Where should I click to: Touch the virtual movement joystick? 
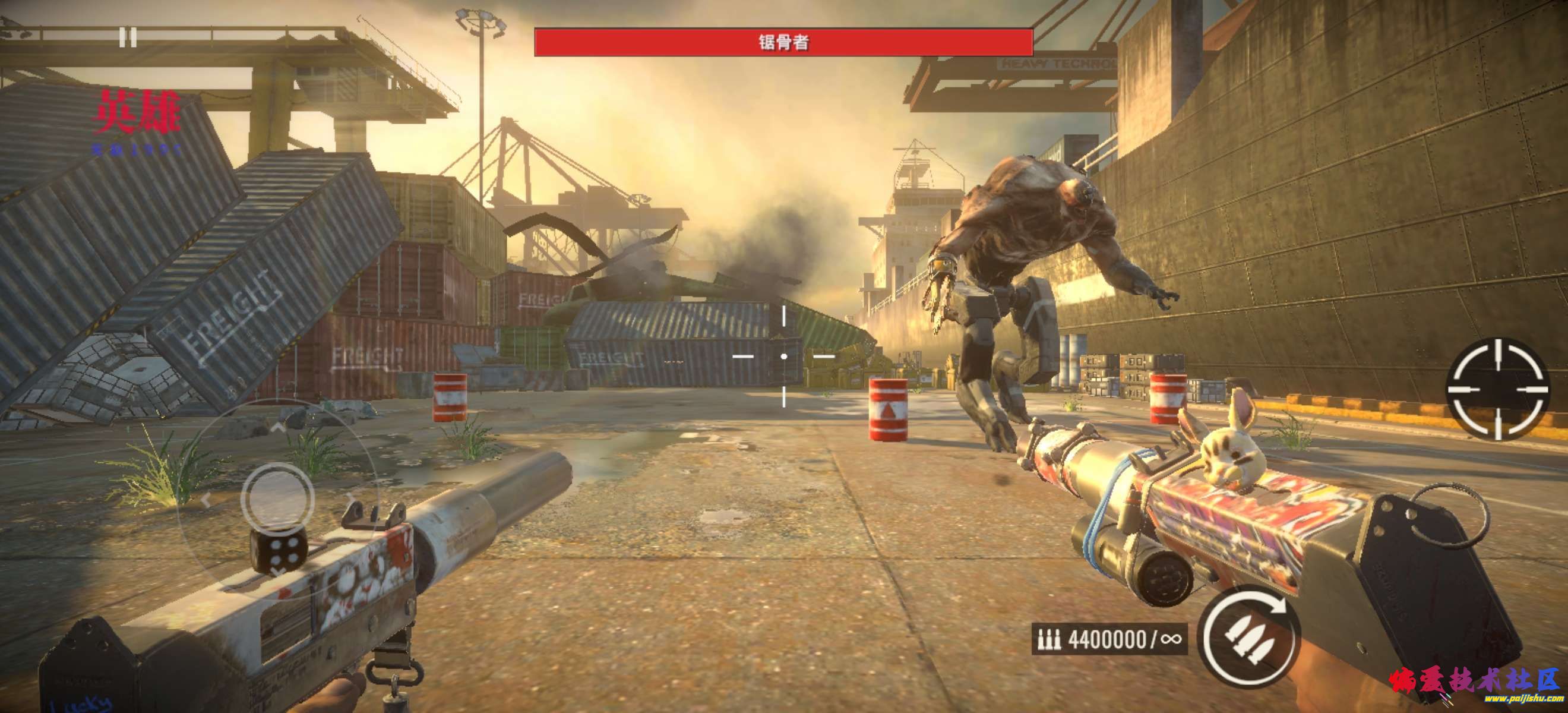(x=277, y=497)
